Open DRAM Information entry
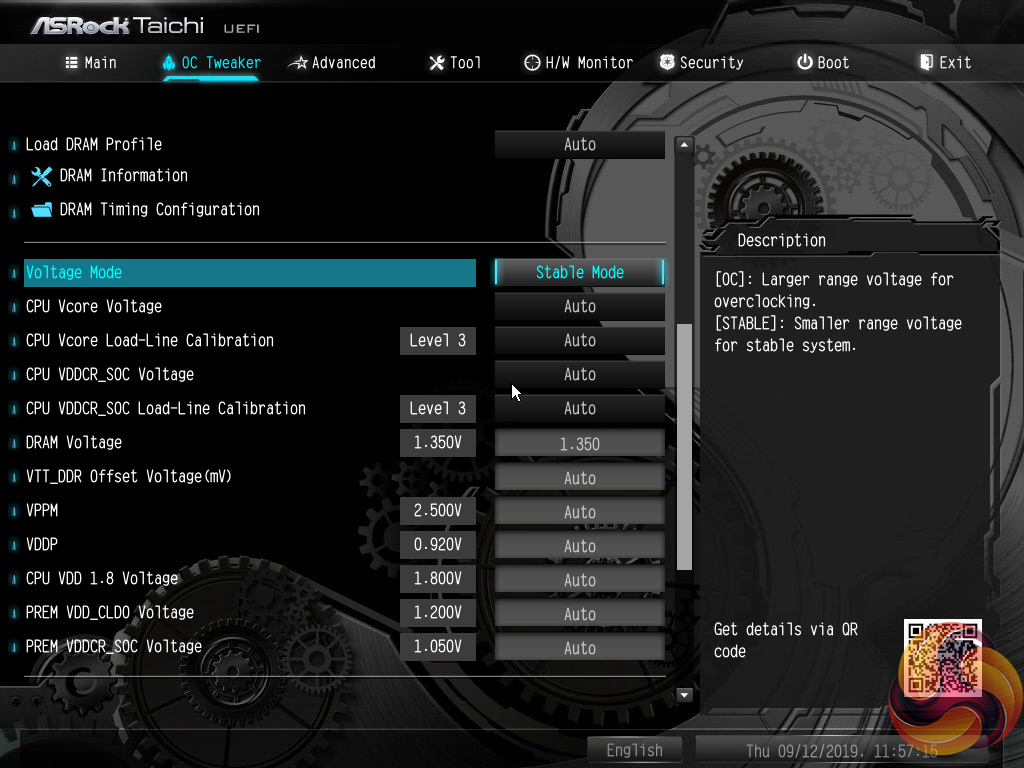 (123, 176)
